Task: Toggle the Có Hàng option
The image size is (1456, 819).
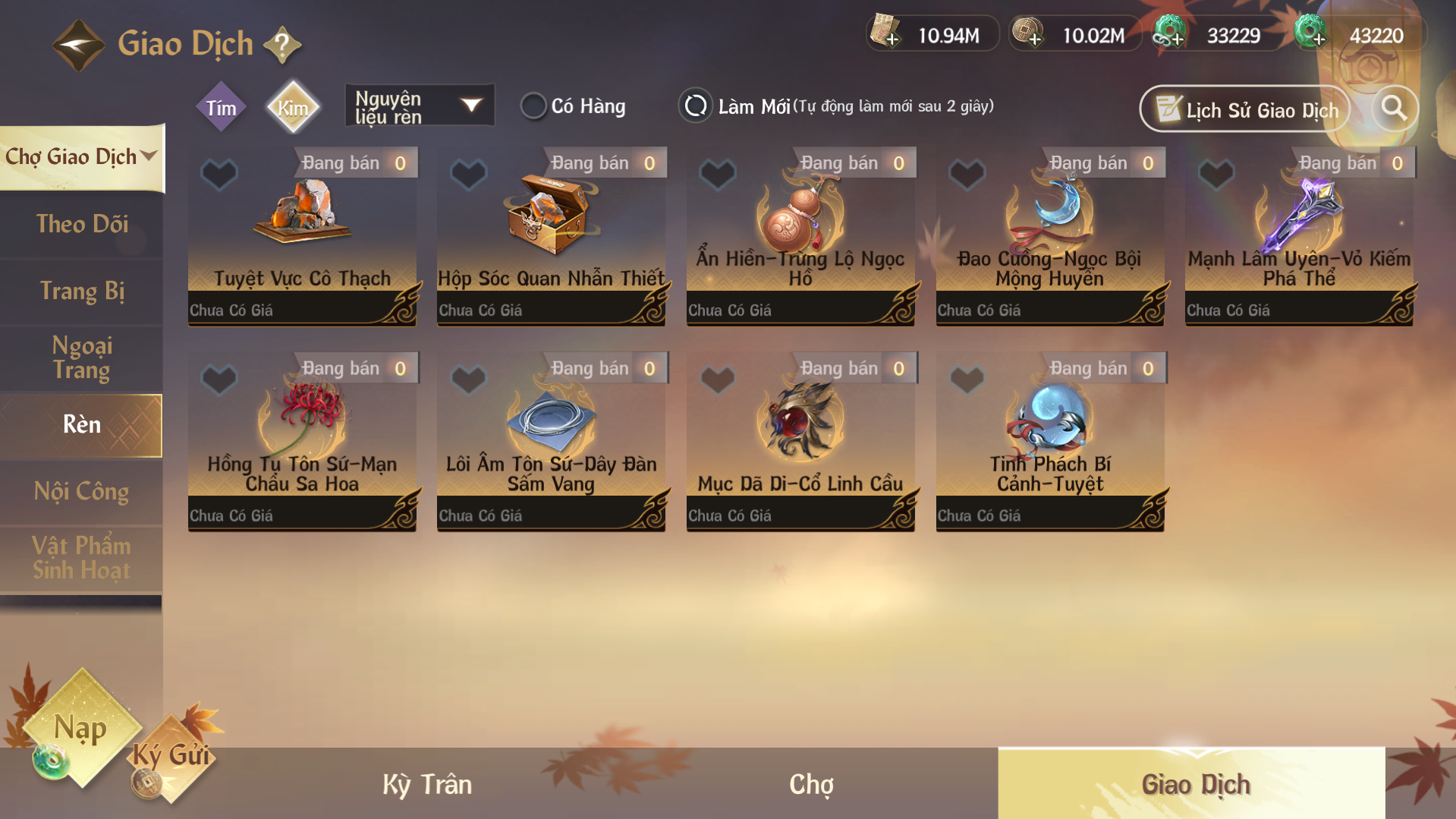Action: (x=533, y=106)
